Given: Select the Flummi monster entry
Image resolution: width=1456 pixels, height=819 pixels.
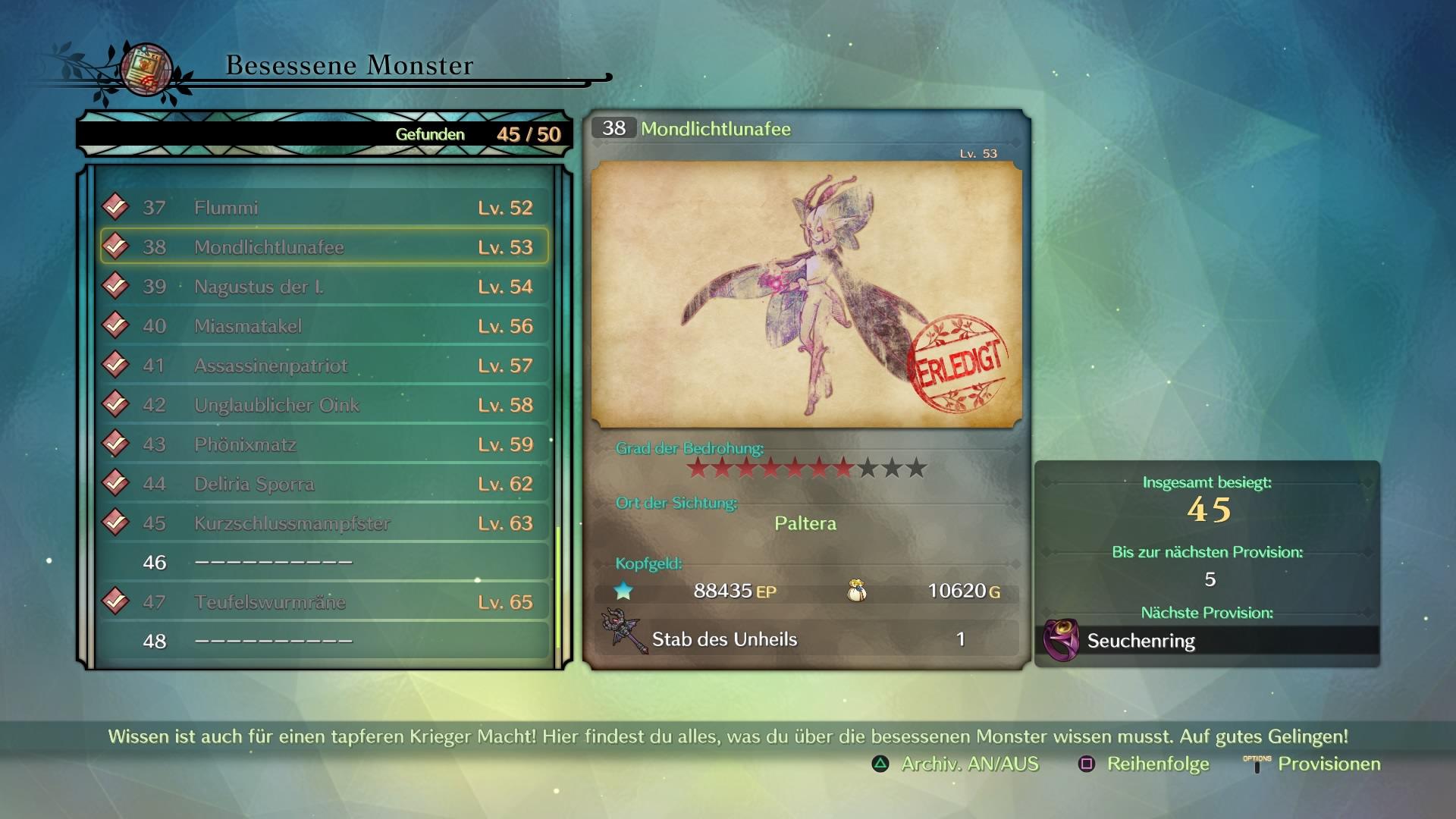Looking at the screenshot, I should coord(325,208).
